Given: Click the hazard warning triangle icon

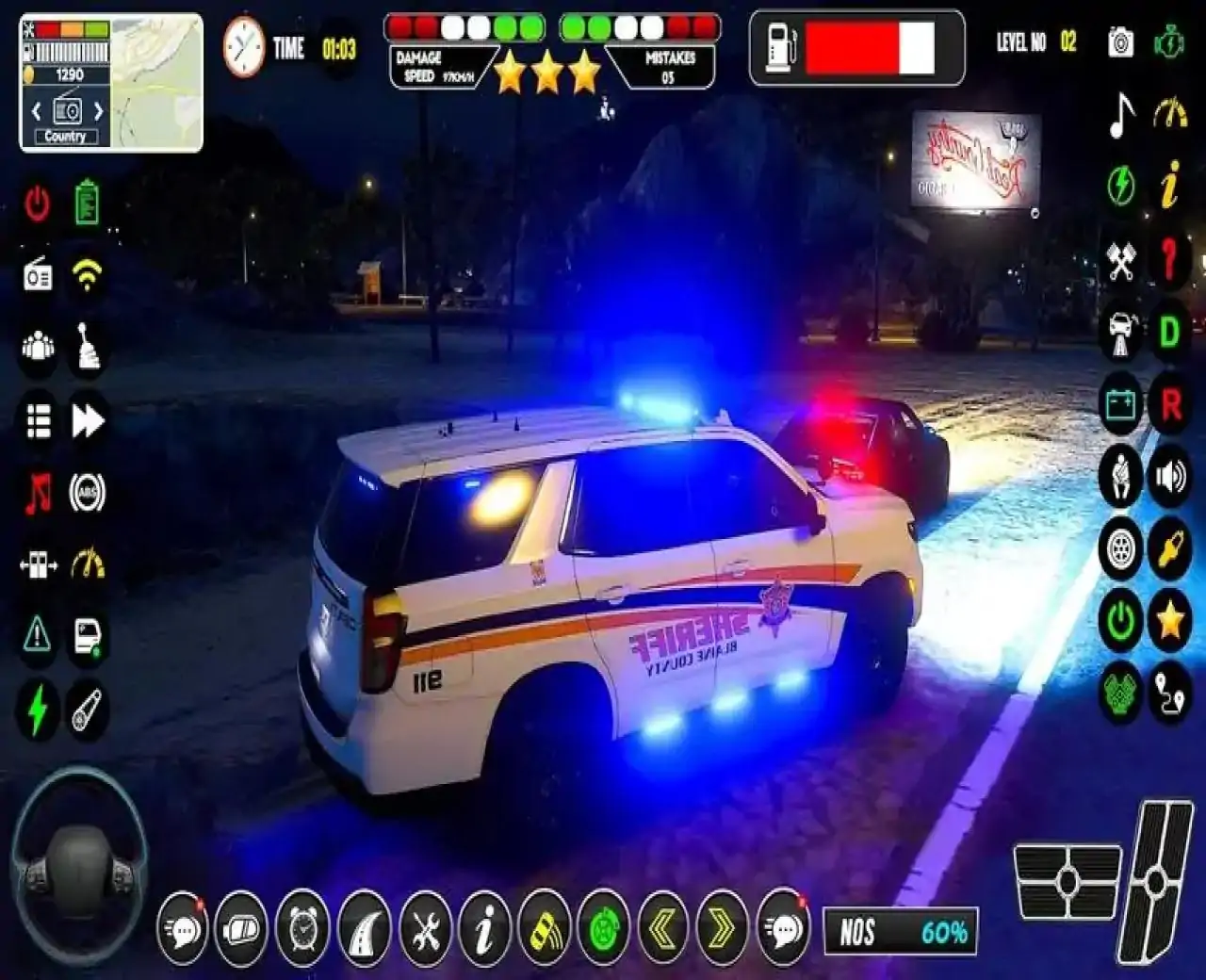Looking at the screenshot, I should click(x=36, y=634).
